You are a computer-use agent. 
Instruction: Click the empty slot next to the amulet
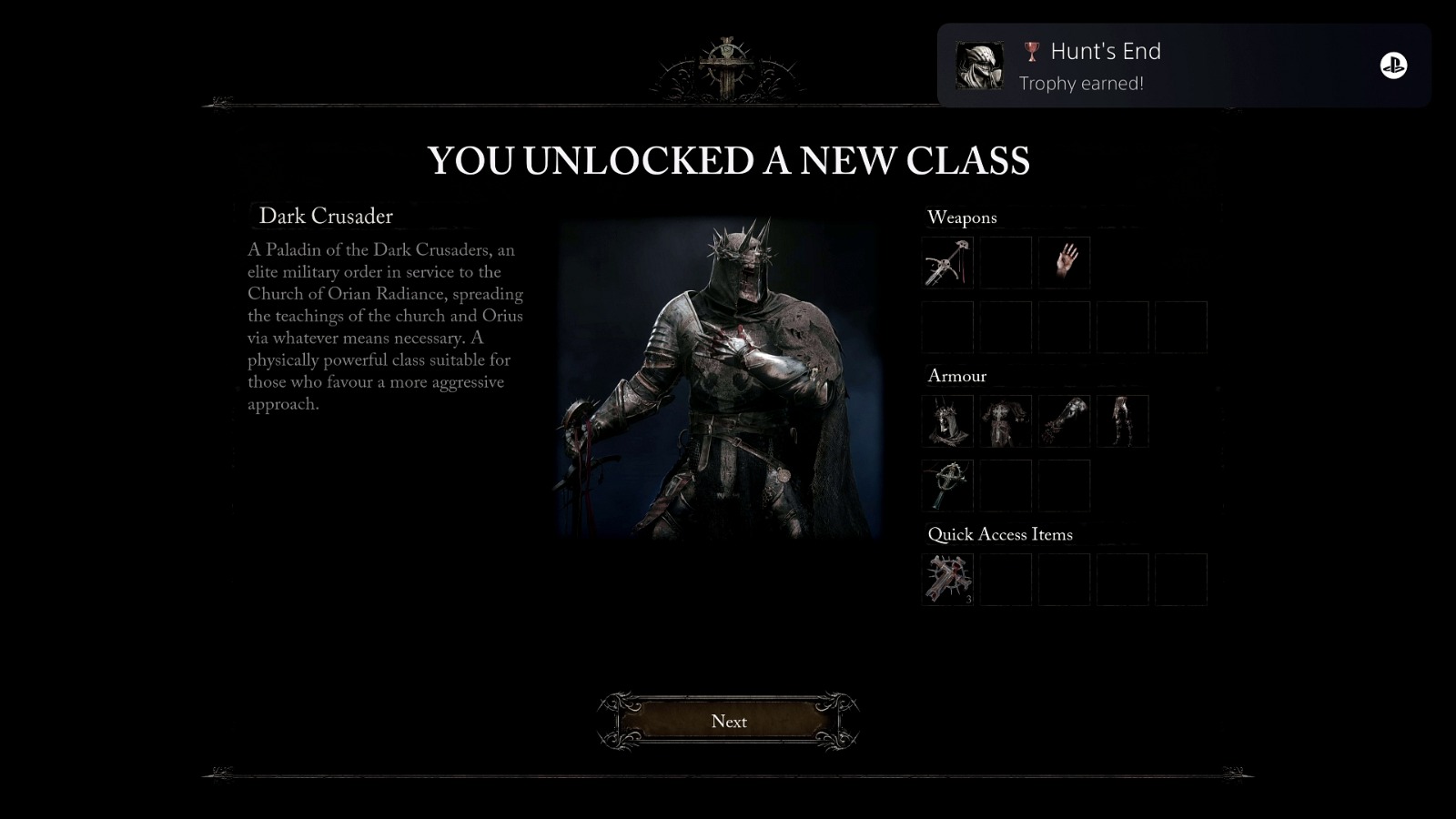tap(1006, 485)
